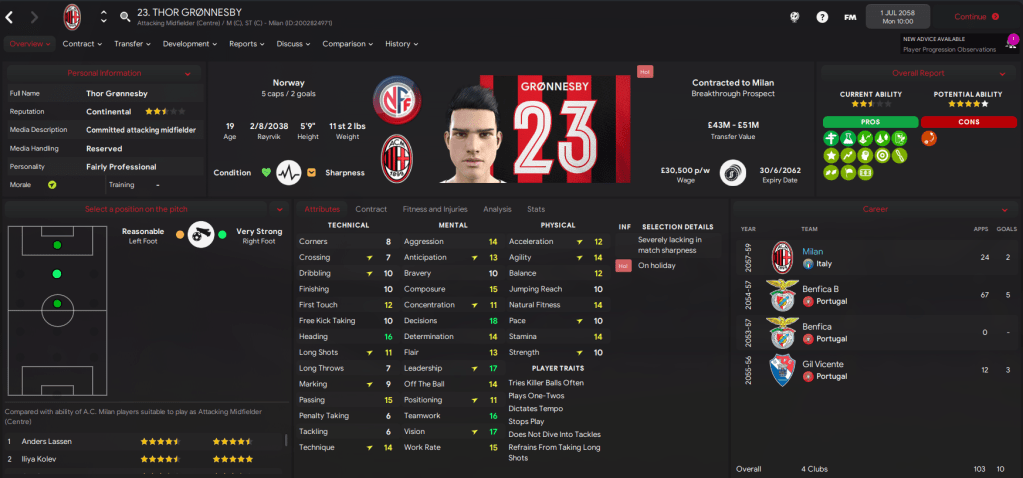This screenshot has width=1023, height=478.
Task: Open the help question mark icon
Action: (822, 17)
